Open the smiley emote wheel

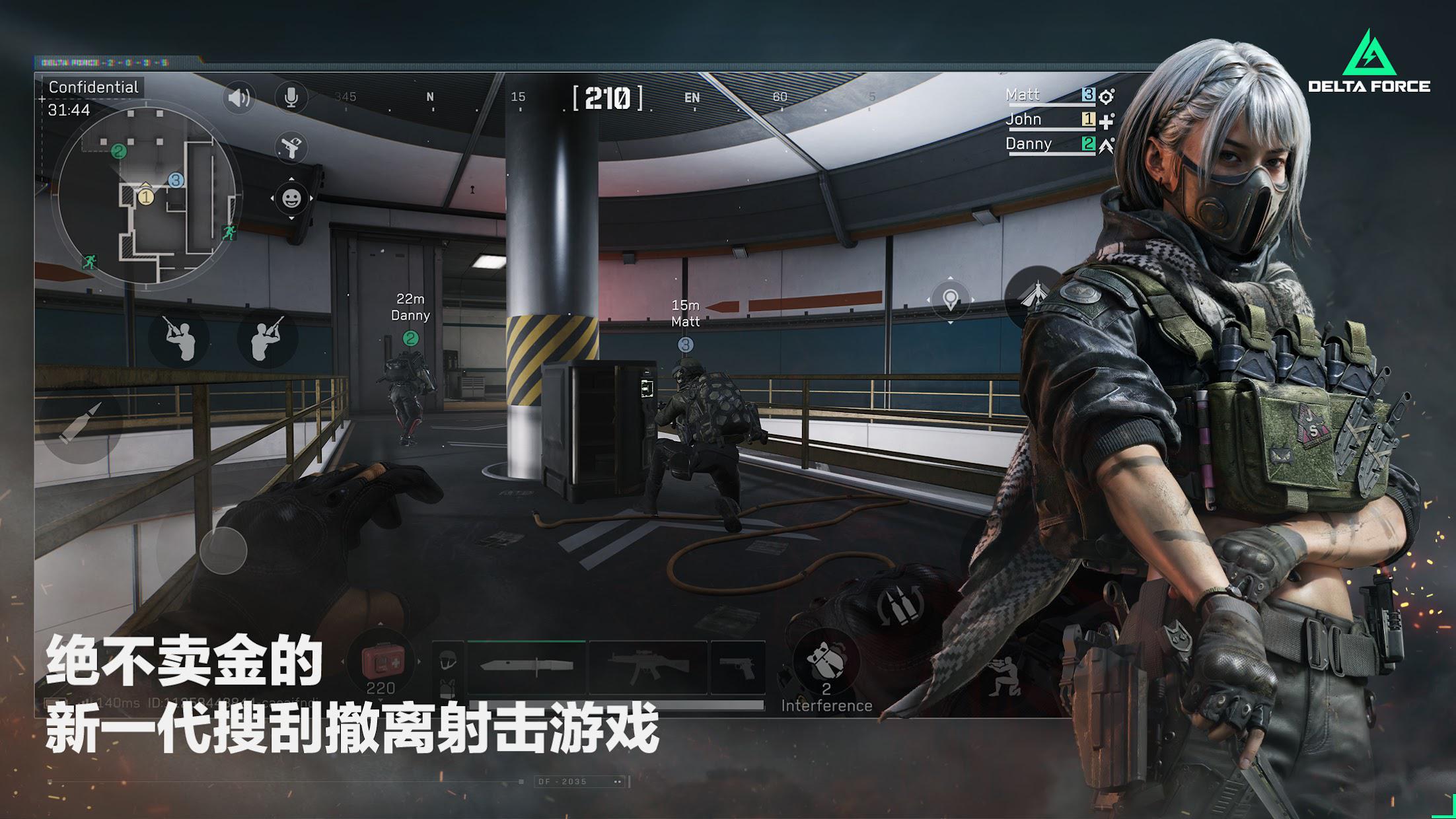(291, 197)
